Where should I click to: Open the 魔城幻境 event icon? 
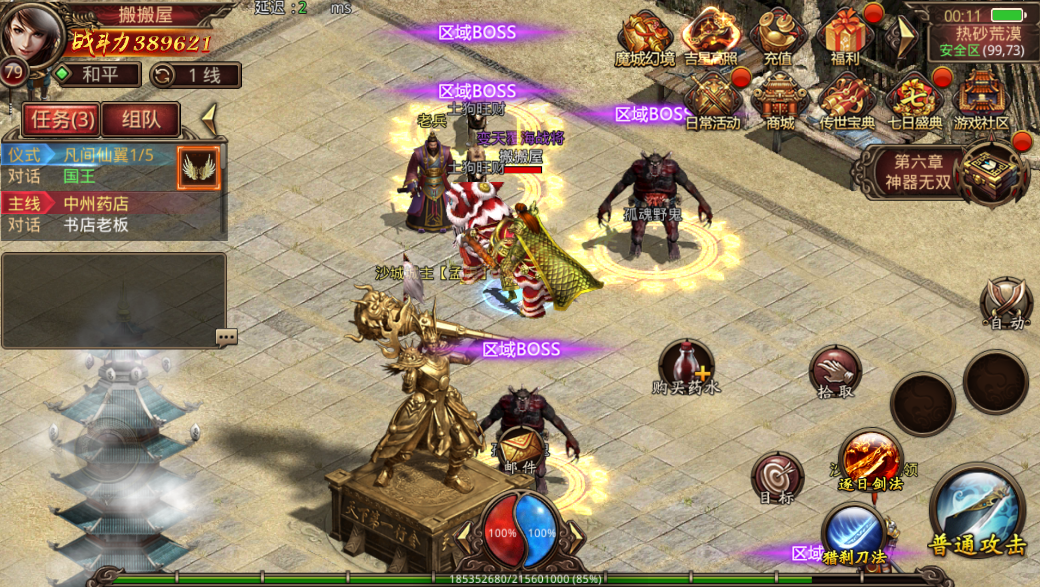[x=645, y=38]
